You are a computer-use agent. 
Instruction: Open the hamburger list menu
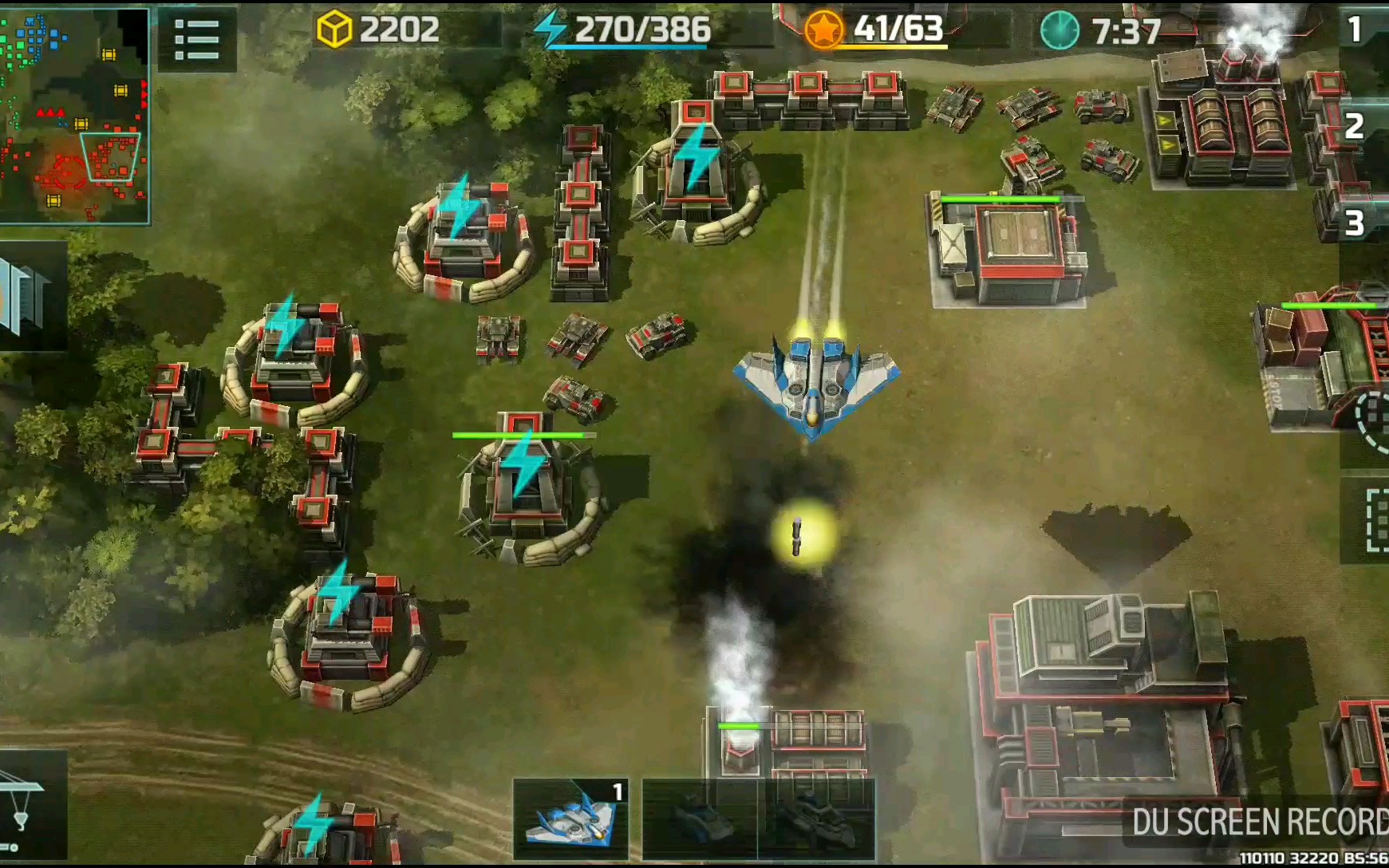(x=196, y=39)
